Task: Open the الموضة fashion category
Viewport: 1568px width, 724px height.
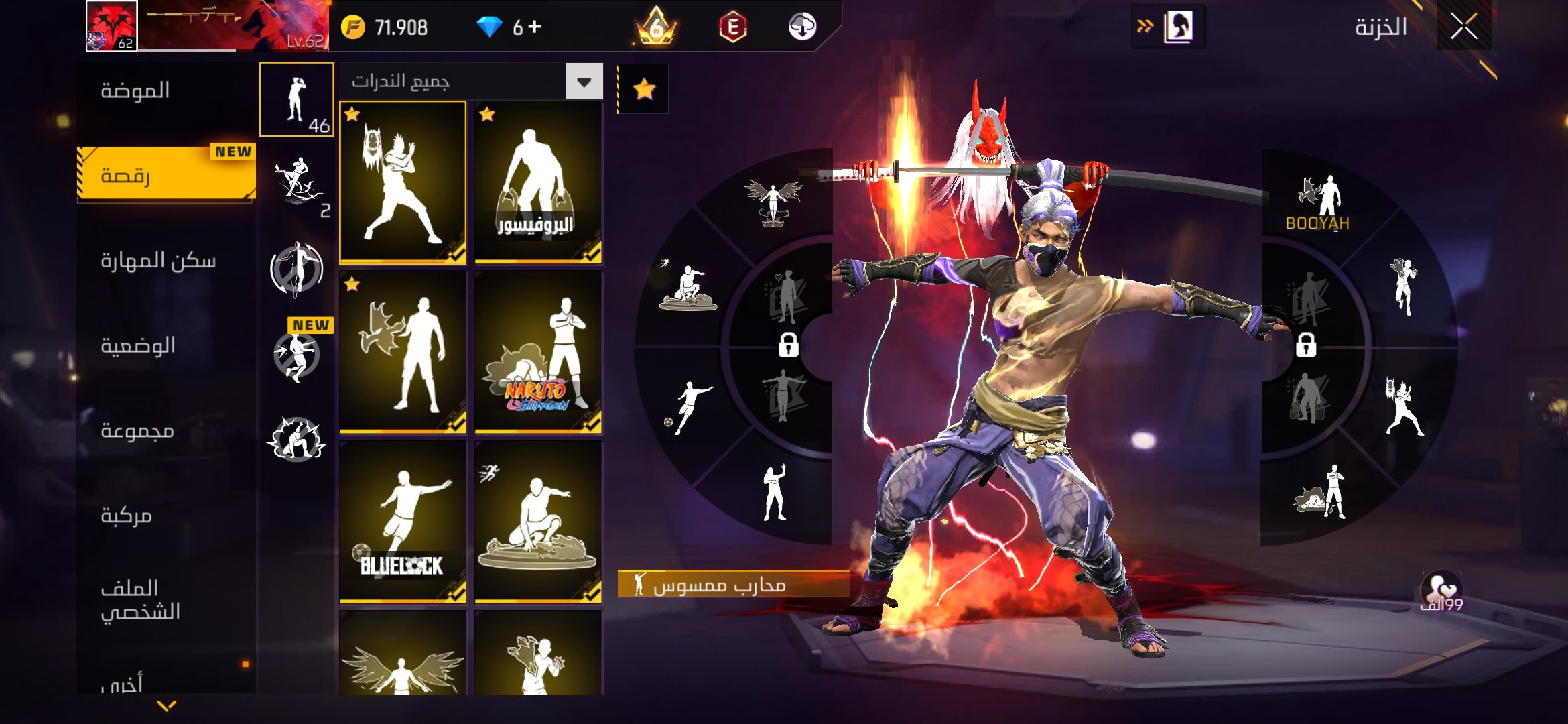Action: click(135, 90)
